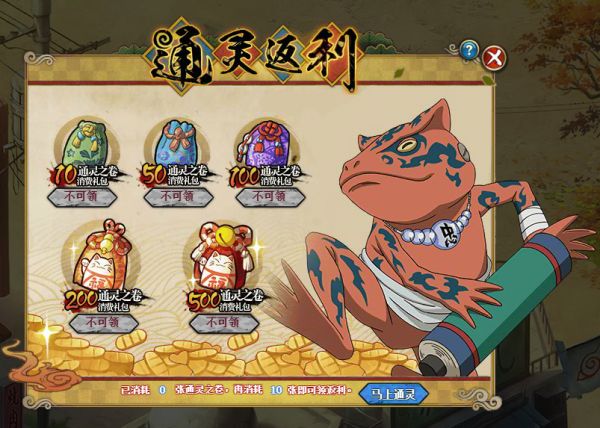Open the blue question mark help
This screenshot has width=600, height=428.
tap(469, 50)
